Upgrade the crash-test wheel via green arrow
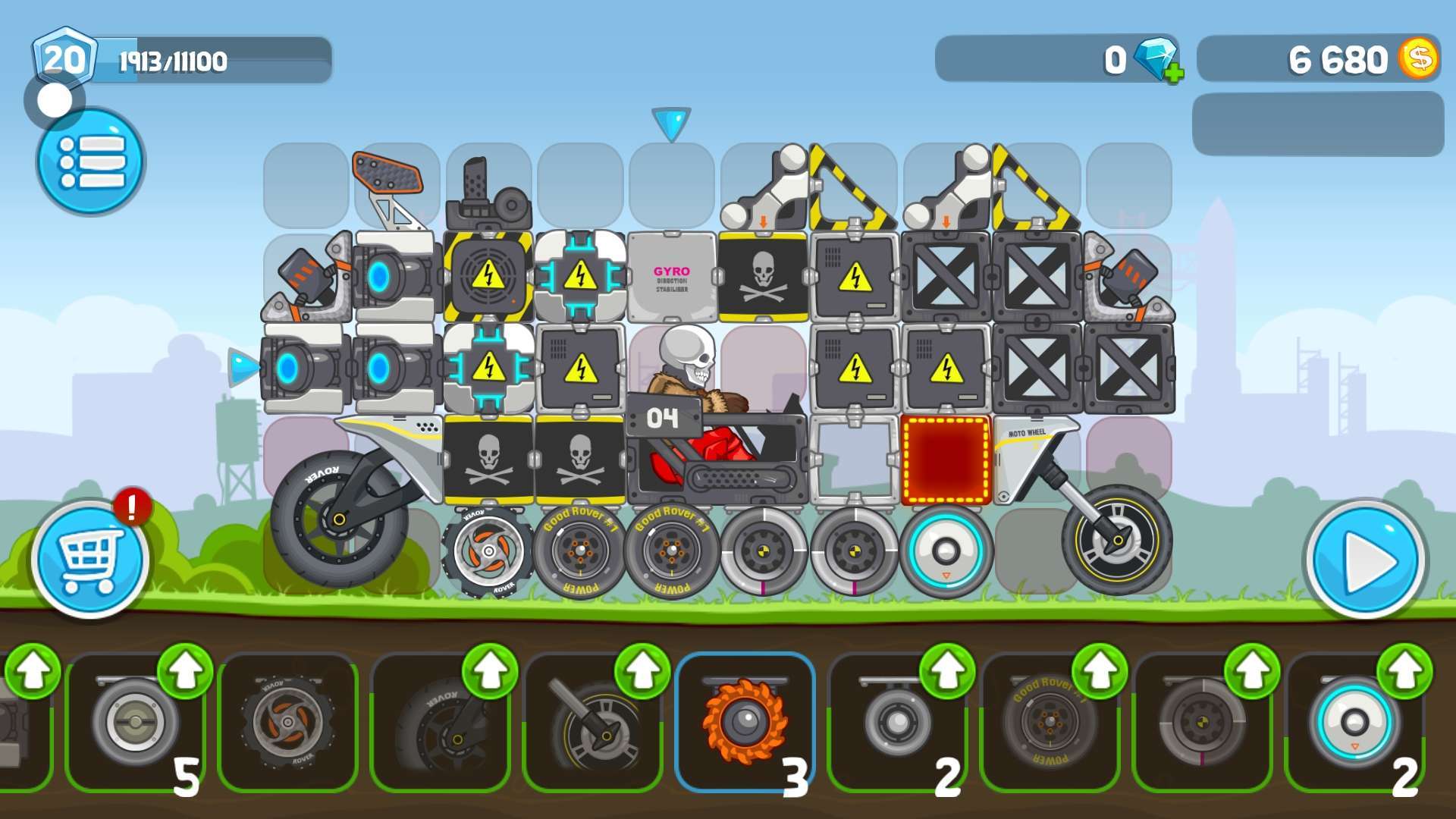Image resolution: width=1456 pixels, height=819 pixels. [x=1252, y=670]
